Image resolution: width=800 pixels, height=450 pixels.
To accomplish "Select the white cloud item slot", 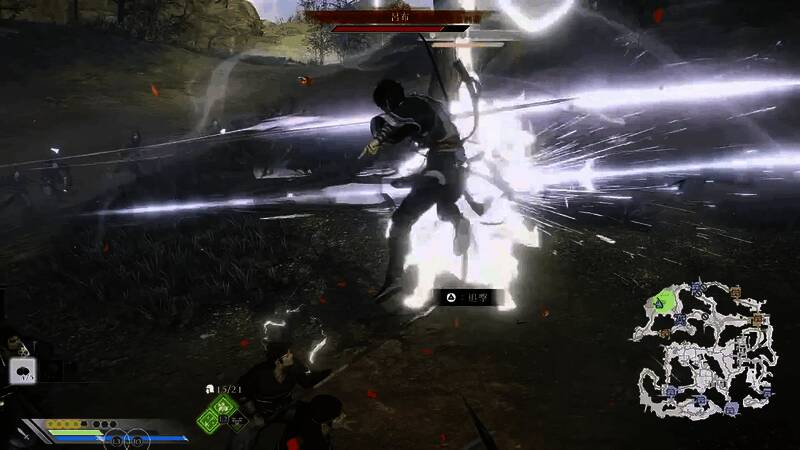I will tap(21, 371).
